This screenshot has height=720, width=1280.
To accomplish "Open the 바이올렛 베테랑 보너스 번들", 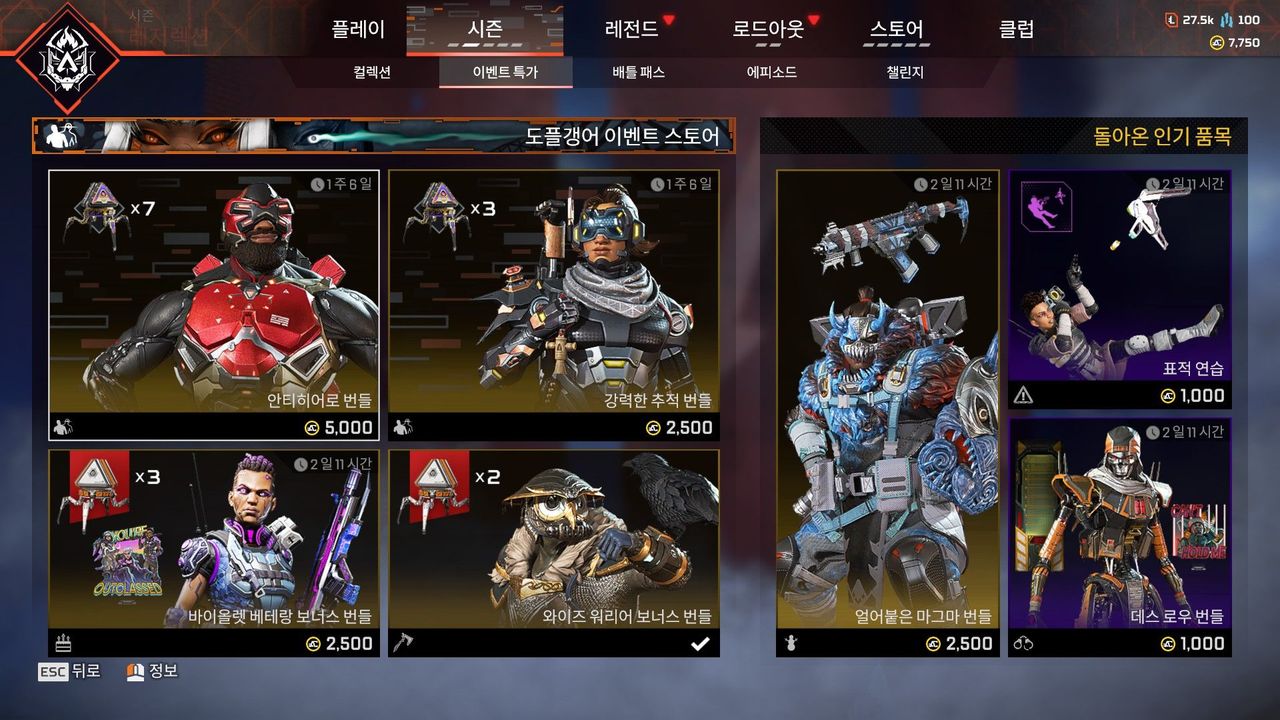I will coord(214,552).
